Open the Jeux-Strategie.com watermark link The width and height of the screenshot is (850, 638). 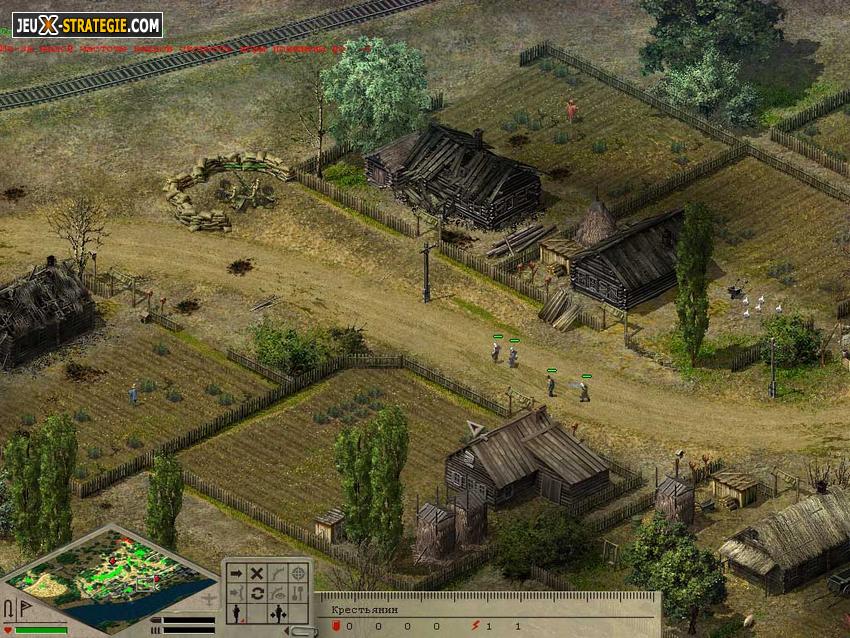(87, 24)
